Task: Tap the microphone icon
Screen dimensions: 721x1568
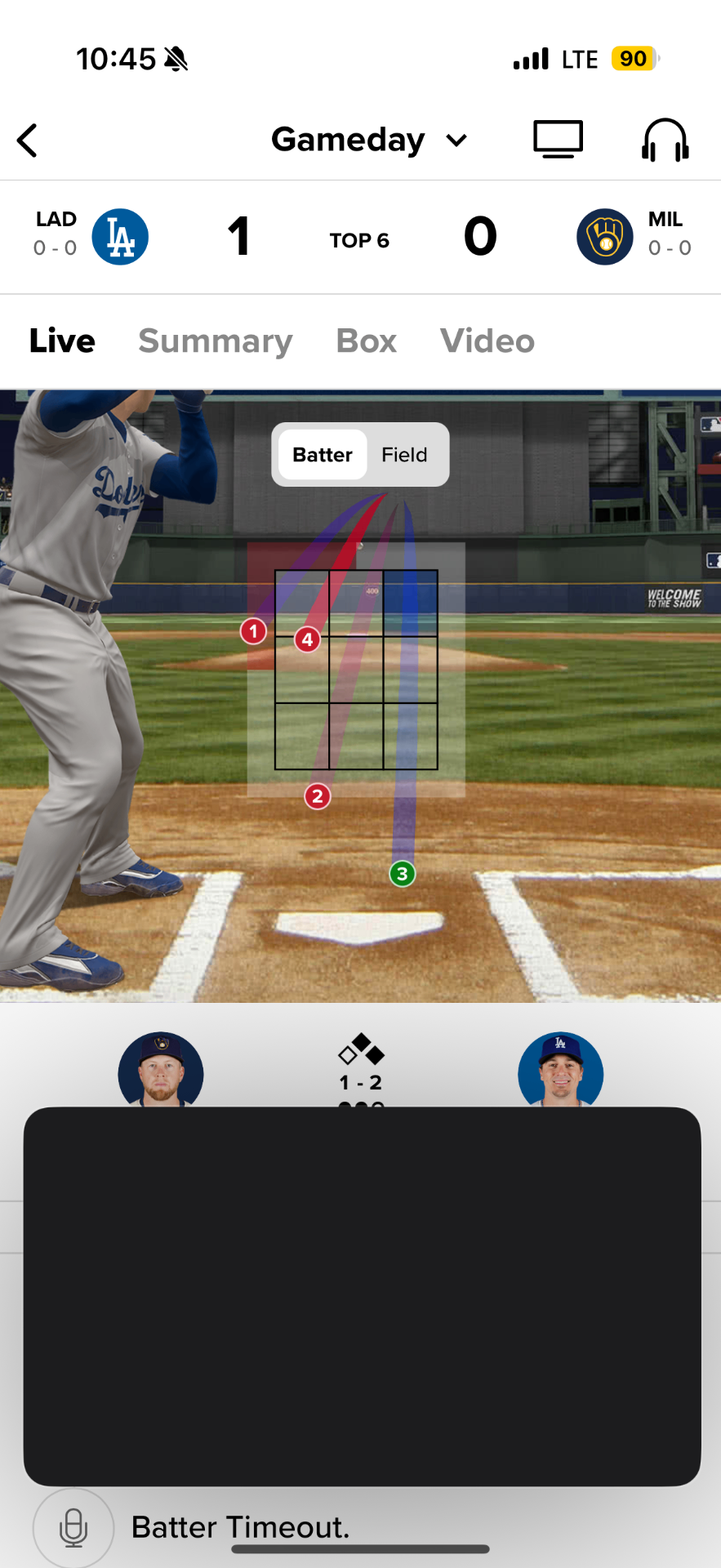Action: tap(73, 1527)
